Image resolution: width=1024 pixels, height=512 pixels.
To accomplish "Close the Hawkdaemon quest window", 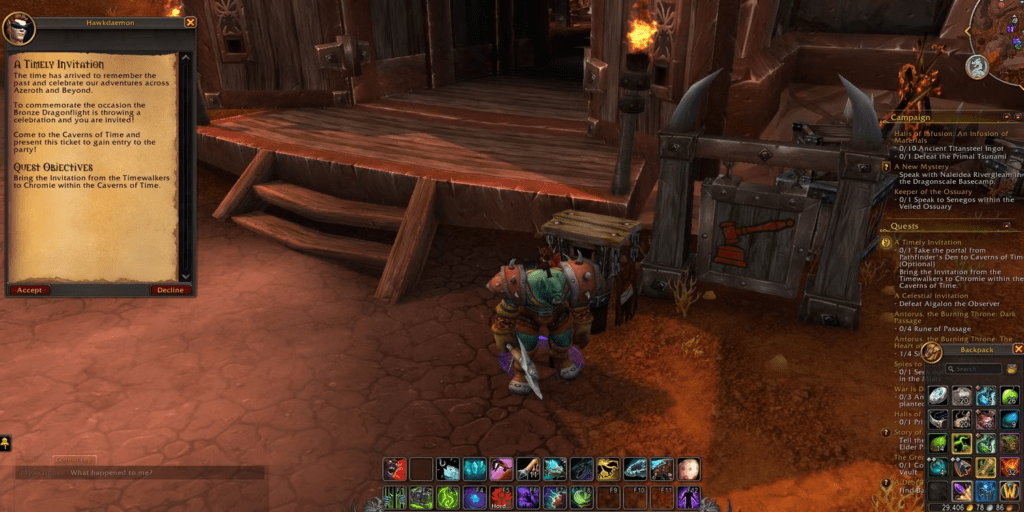I will pos(191,22).
